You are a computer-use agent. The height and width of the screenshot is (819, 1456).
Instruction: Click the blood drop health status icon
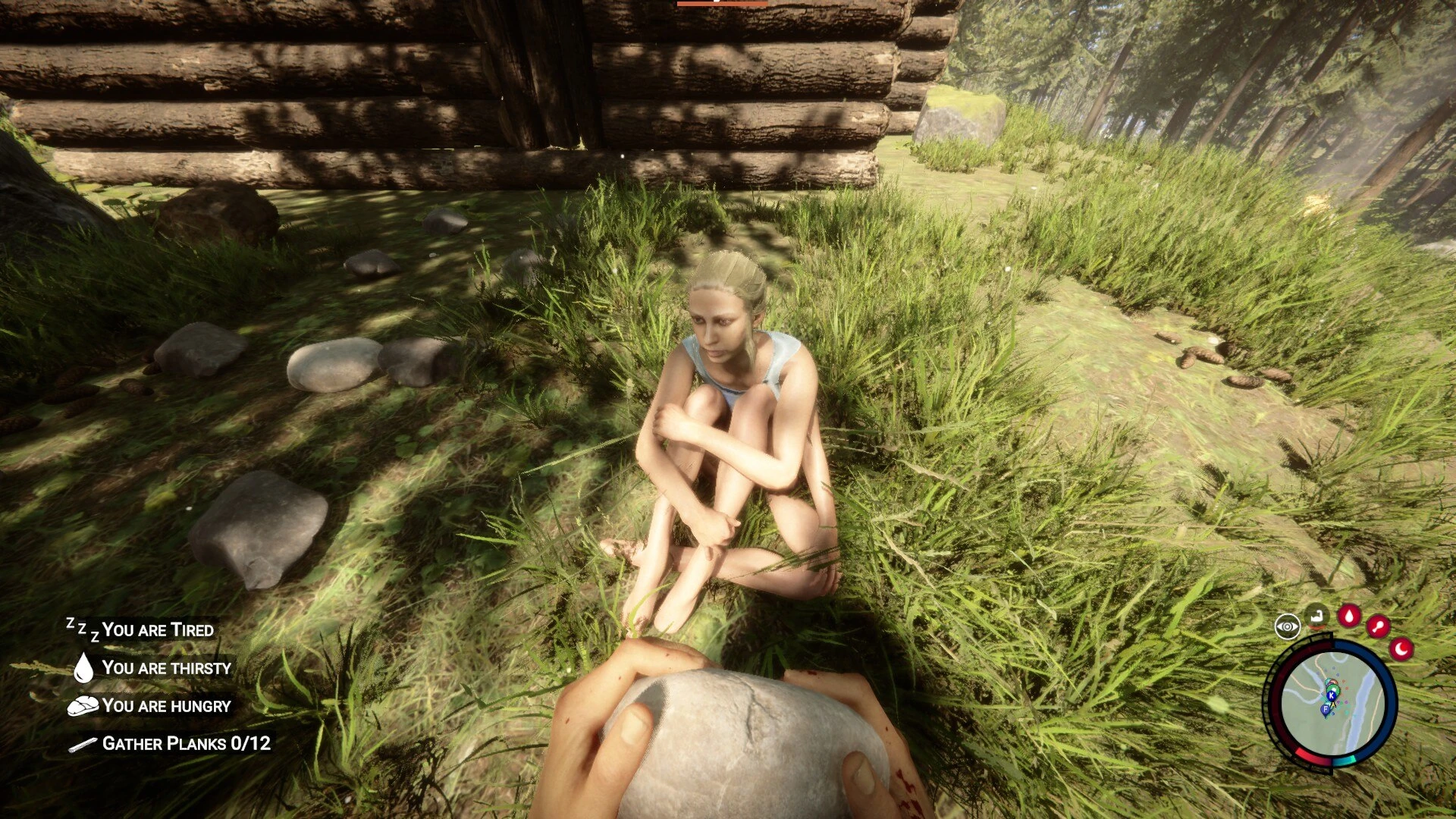click(x=1348, y=615)
